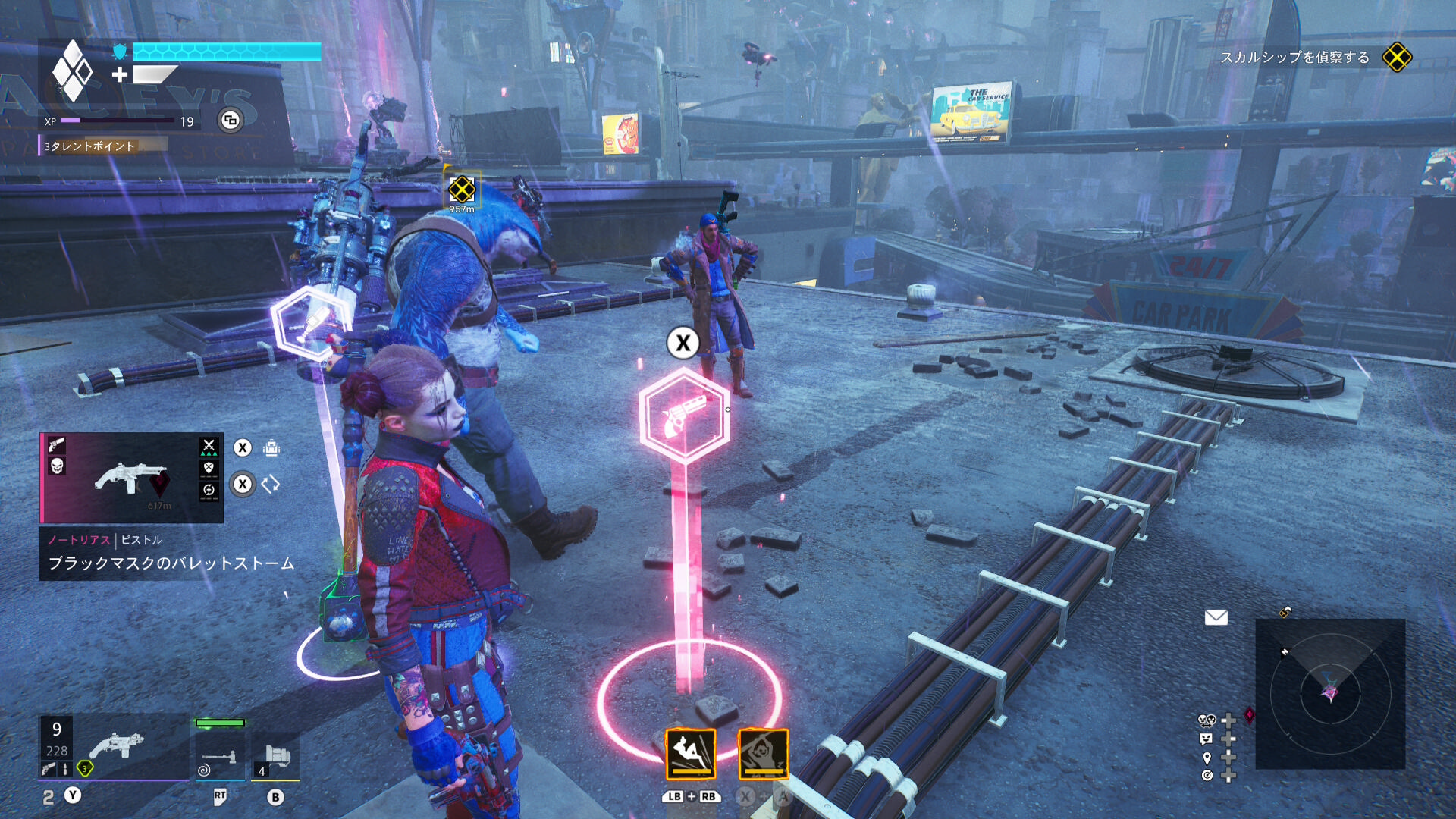Click the yellow objective waypoint marker 957m
Viewport: 1456px width, 819px height.
[x=461, y=190]
